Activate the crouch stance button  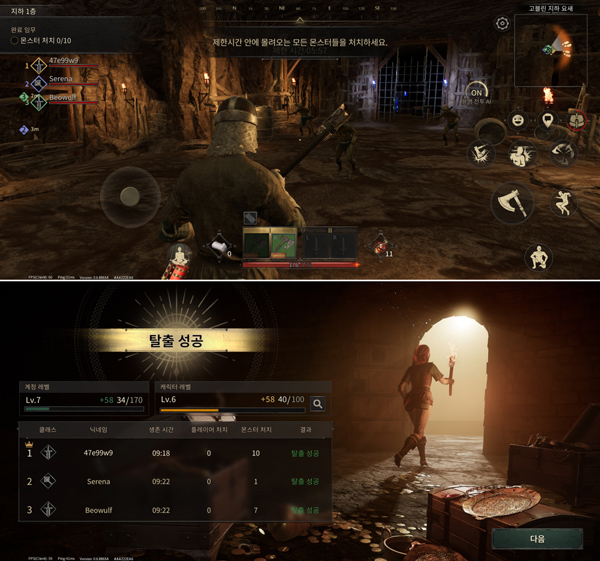tap(538, 257)
